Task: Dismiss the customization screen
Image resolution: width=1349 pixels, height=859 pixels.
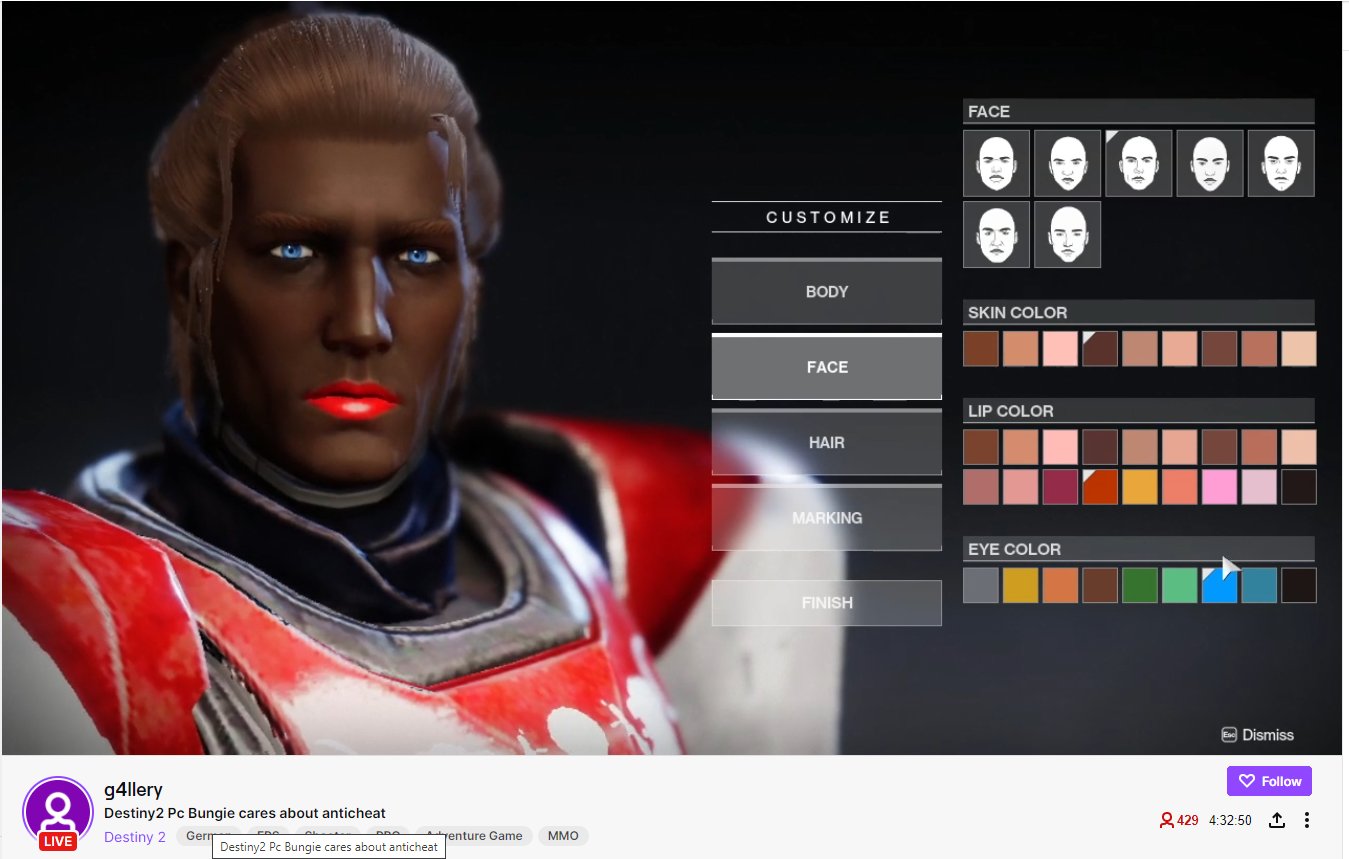Action: click(x=1258, y=734)
